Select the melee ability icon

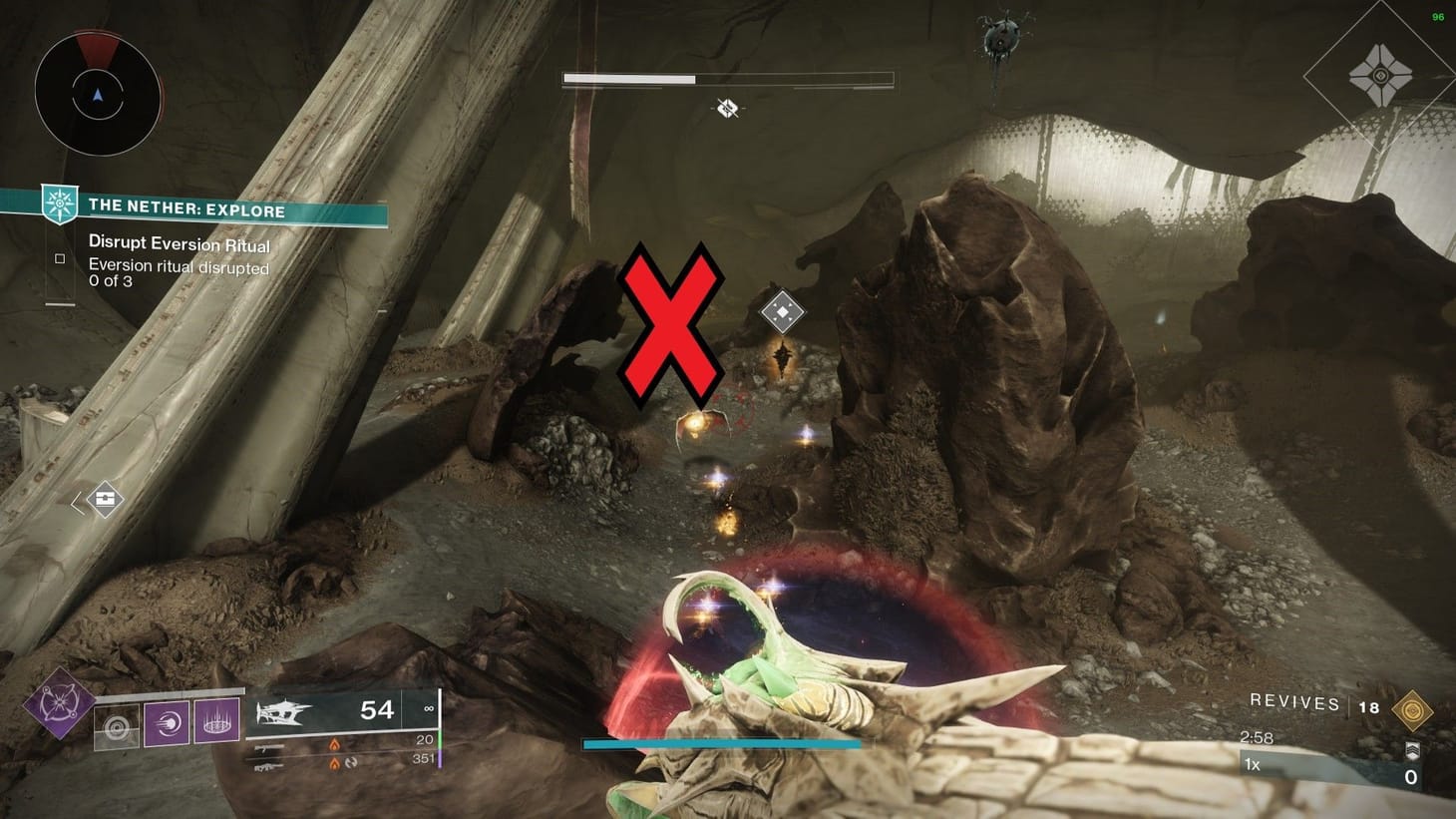tap(166, 723)
